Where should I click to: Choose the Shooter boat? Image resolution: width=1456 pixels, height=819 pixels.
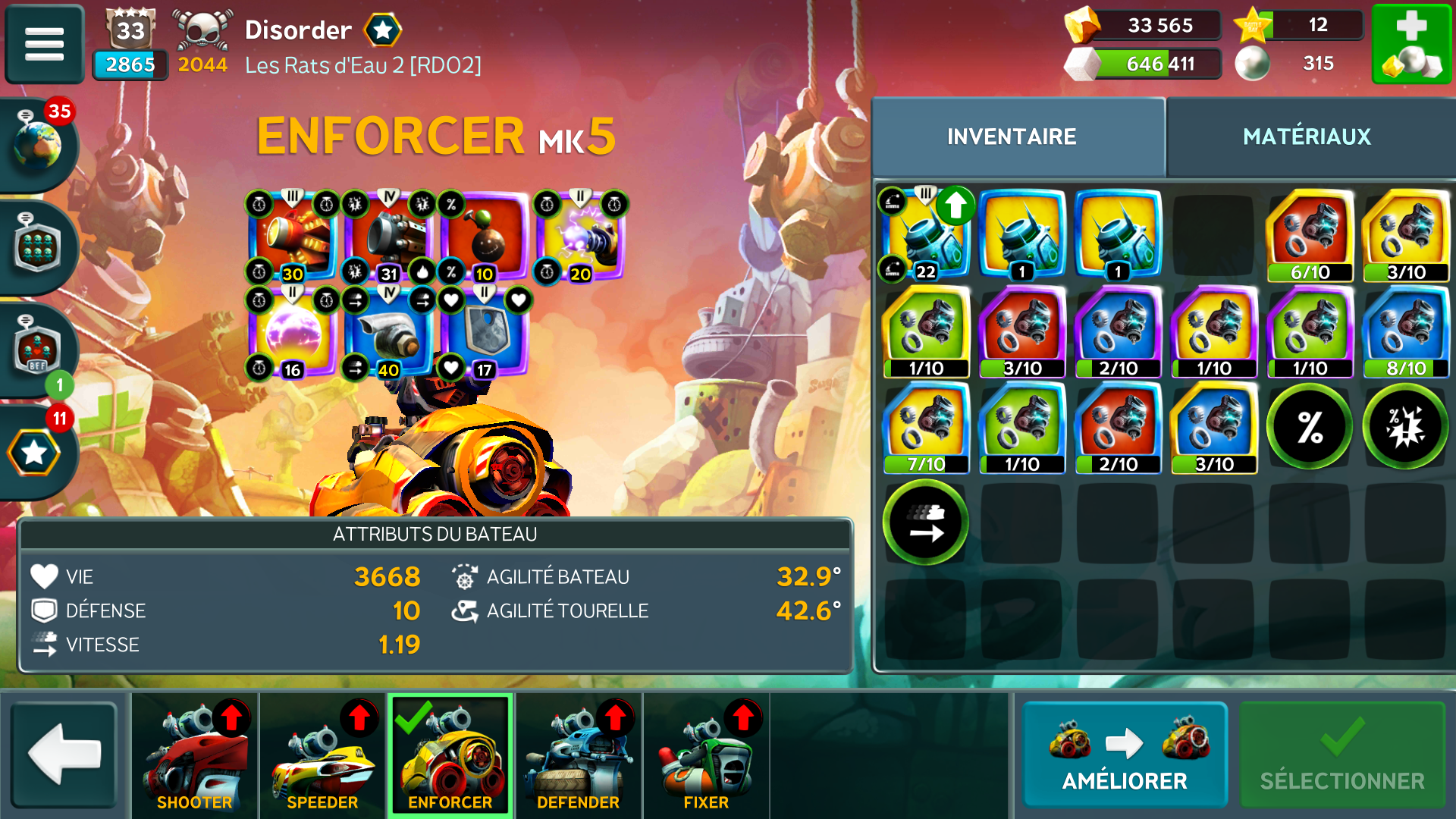194,755
